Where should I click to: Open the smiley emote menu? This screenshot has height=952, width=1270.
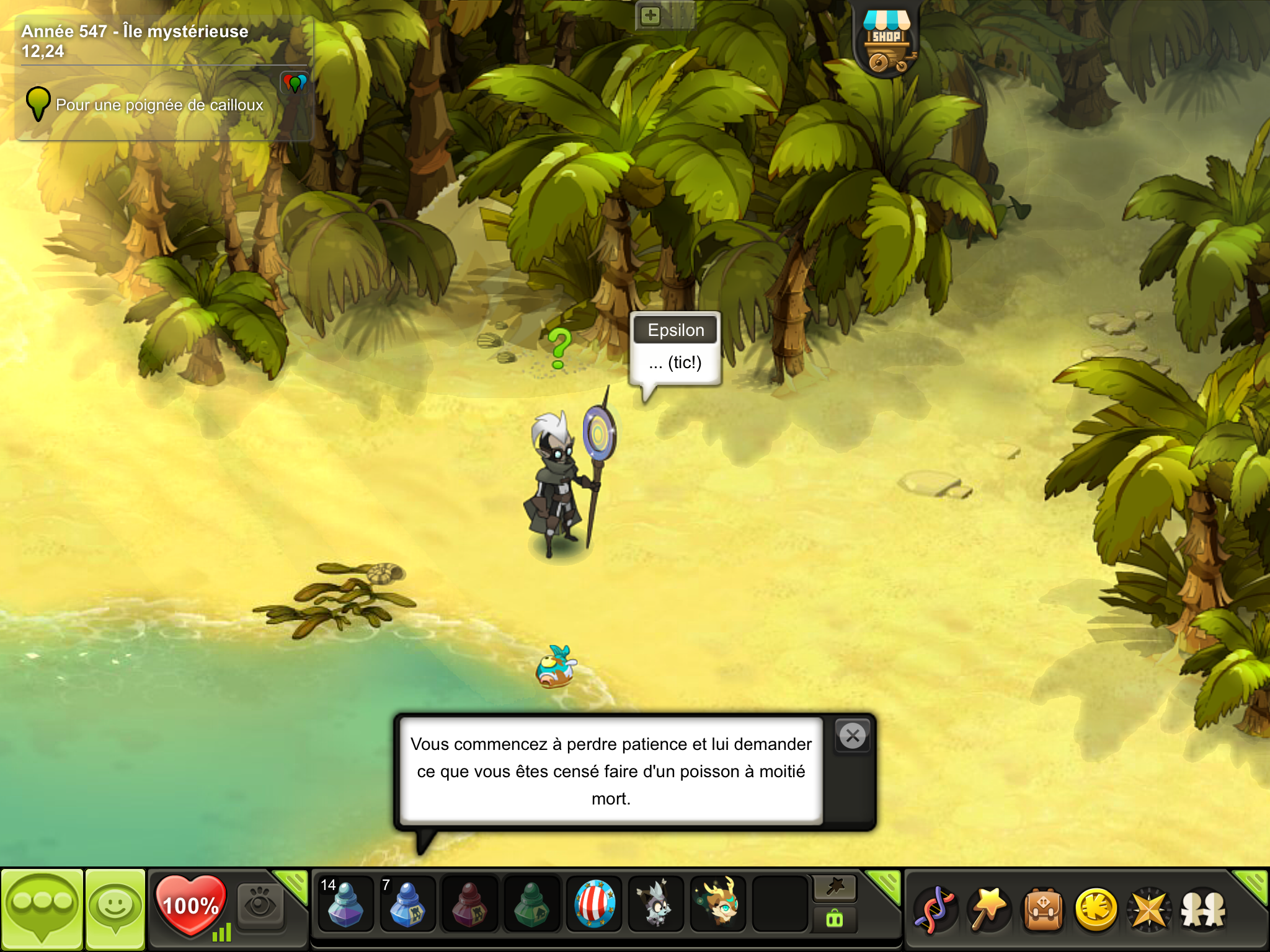tap(115, 909)
